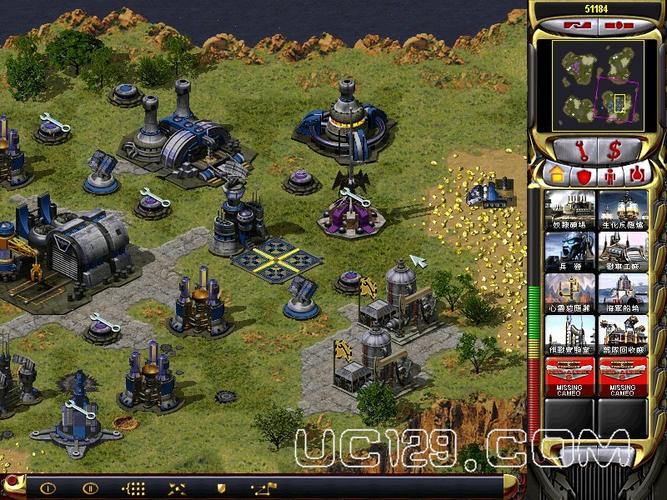
Task: Activate the shield guard command button
Action: (221, 489)
